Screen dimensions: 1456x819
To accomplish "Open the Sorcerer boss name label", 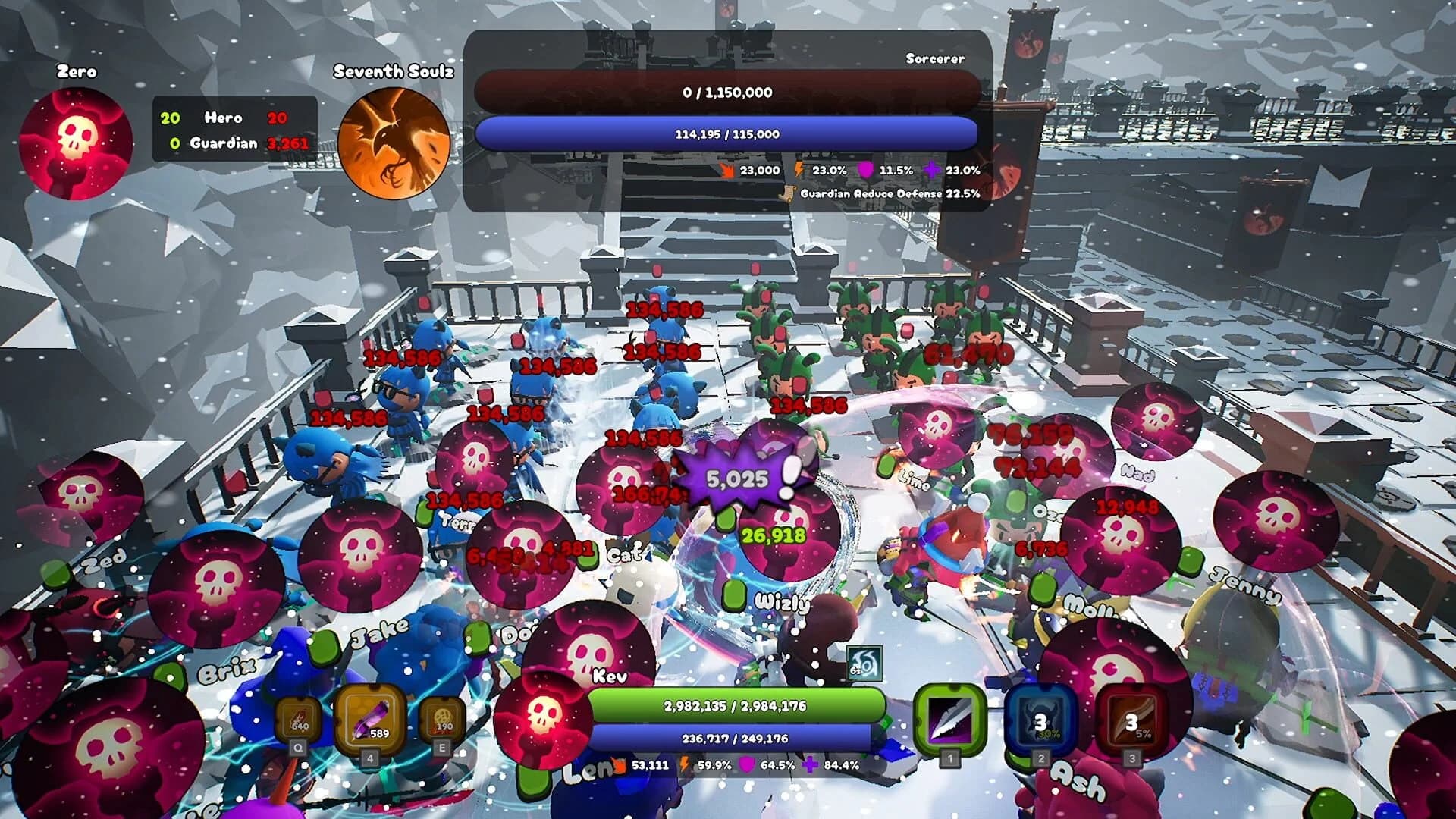I will click(x=934, y=57).
